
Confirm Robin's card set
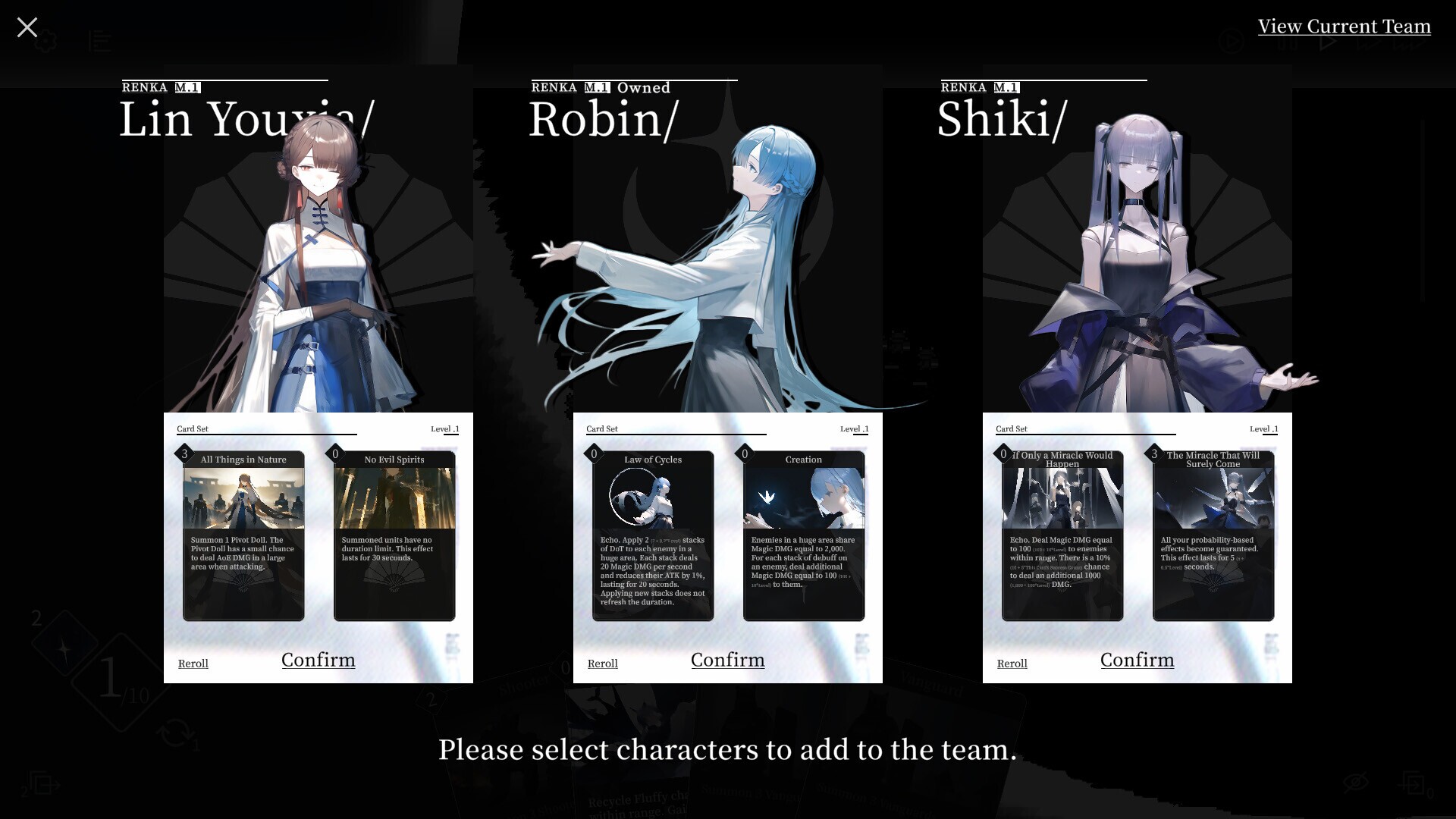click(x=727, y=660)
